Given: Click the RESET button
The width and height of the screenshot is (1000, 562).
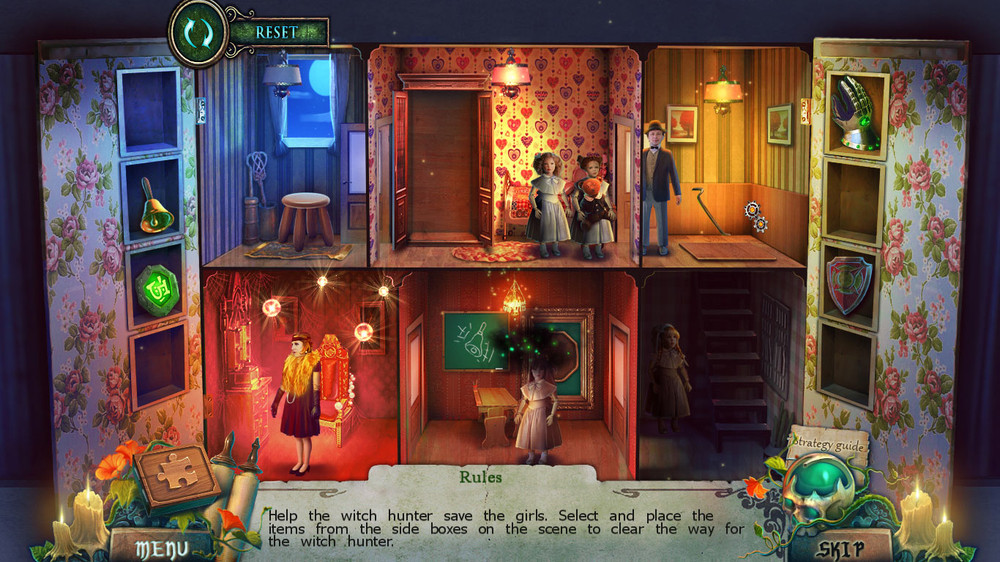Looking at the screenshot, I should click(277, 32).
